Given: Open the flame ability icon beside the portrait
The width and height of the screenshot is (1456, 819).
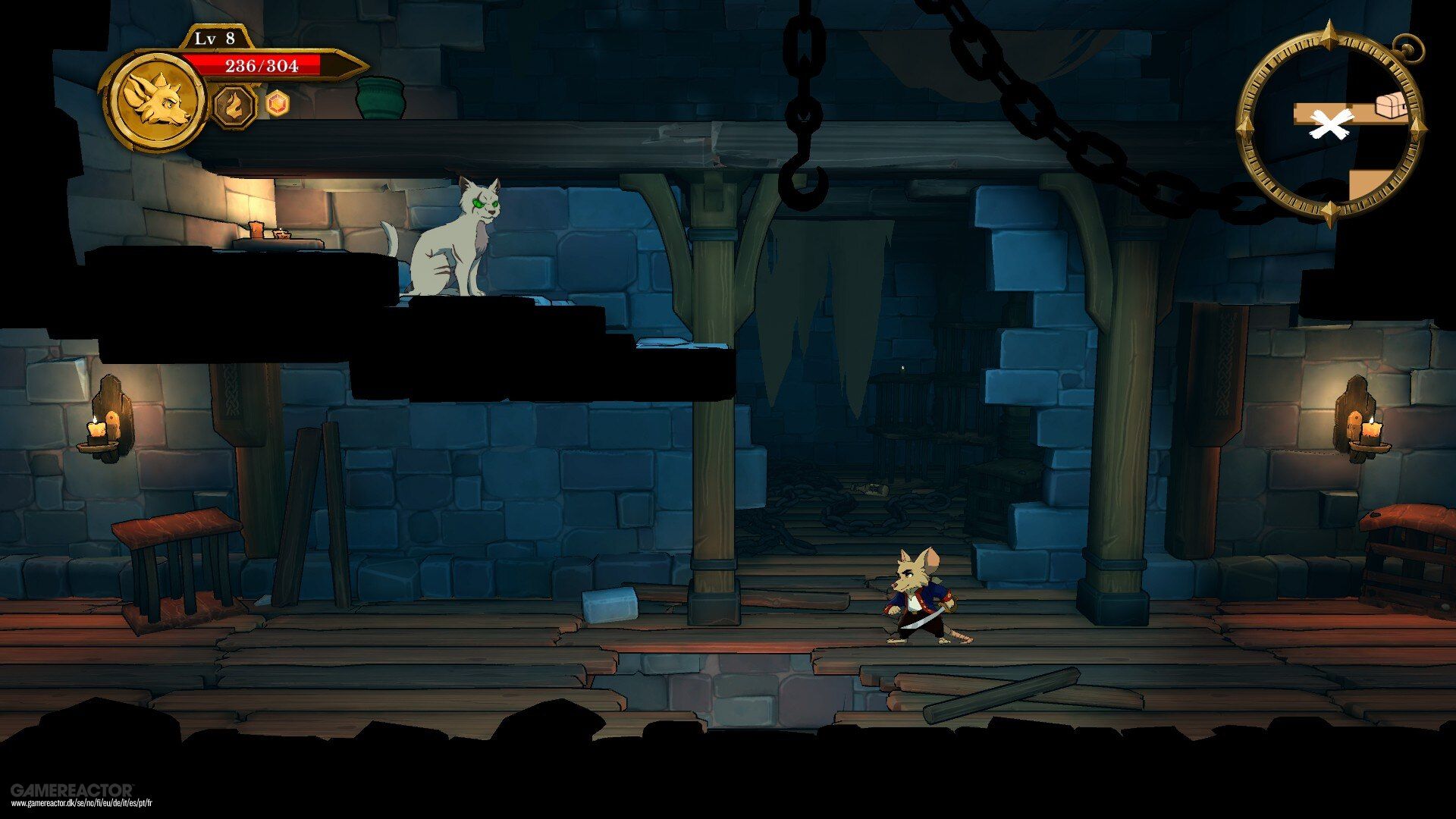Looking at the screenshot, I should point(235,107).
